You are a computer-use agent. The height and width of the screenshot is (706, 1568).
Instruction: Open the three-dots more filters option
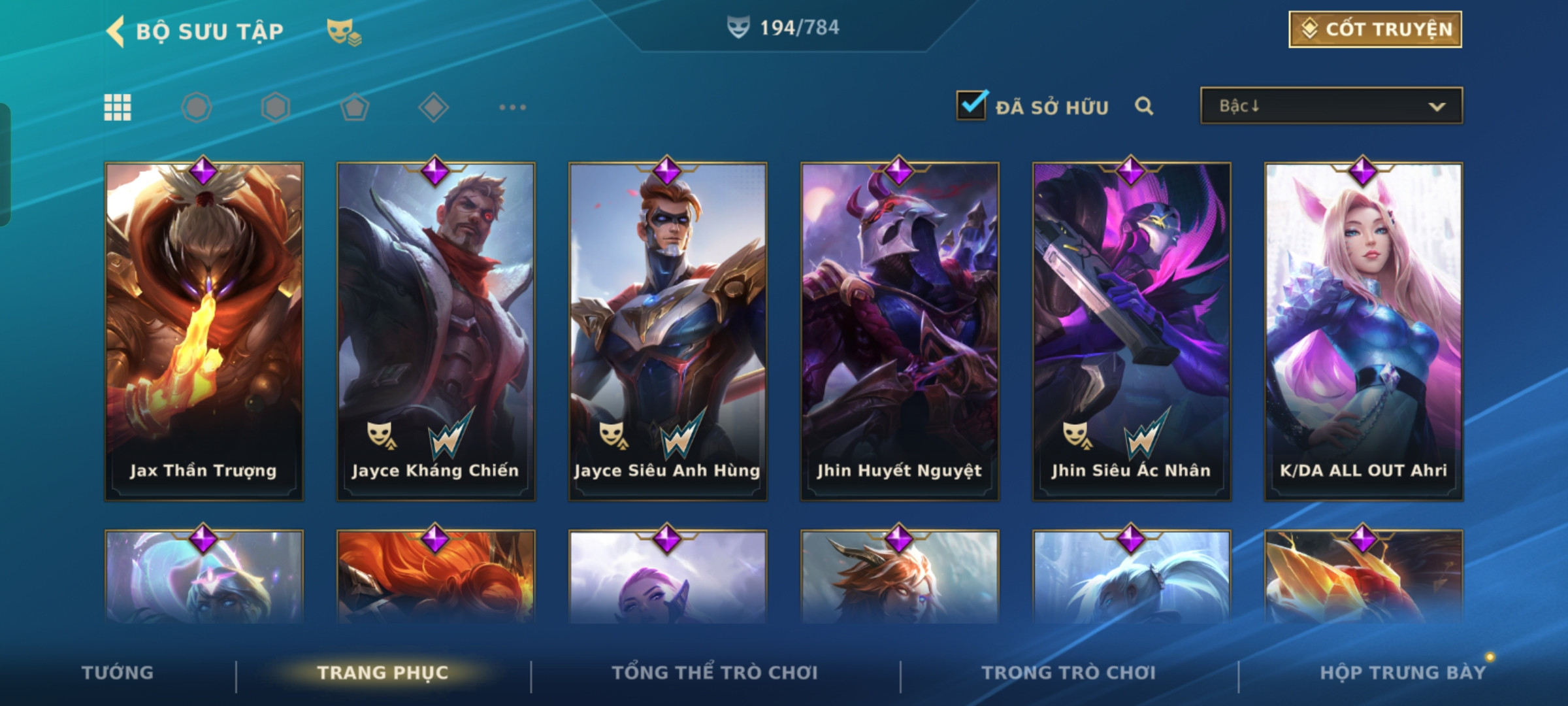[512, 107]
